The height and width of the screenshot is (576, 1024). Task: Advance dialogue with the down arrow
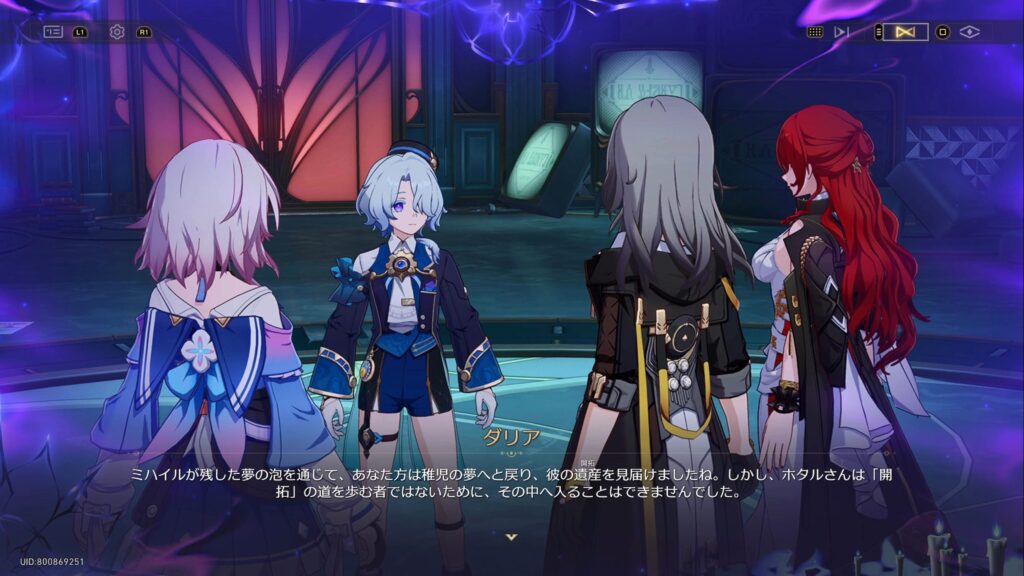coord(512,537)
